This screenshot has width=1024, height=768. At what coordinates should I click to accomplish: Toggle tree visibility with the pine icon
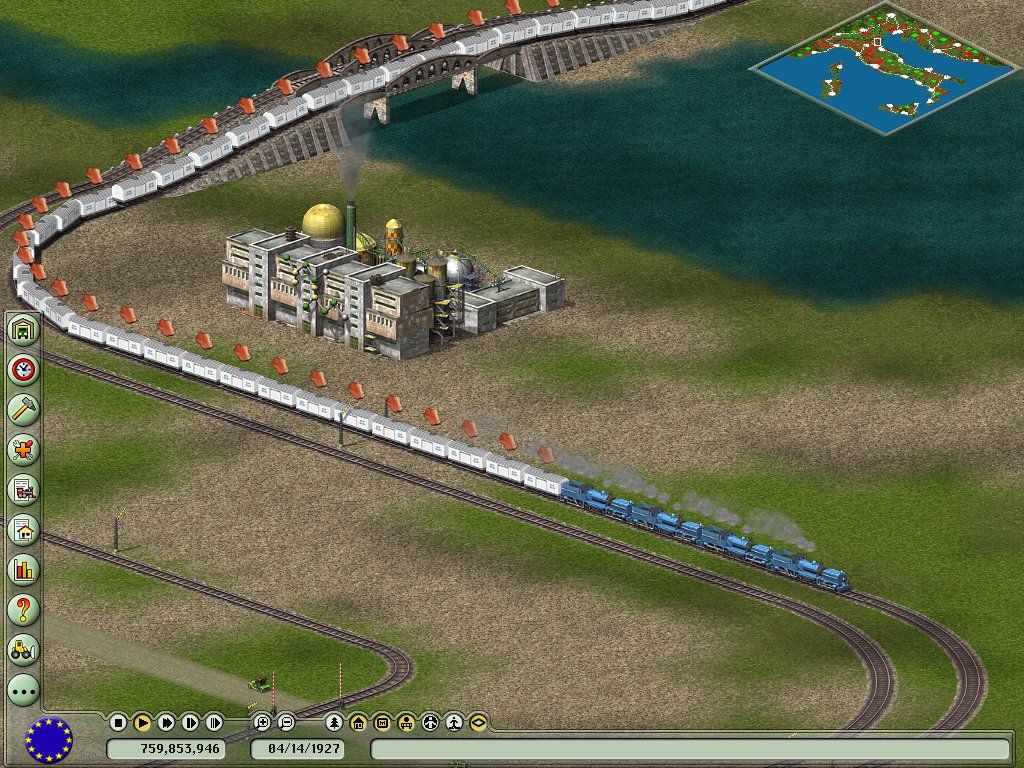(334, 722)
